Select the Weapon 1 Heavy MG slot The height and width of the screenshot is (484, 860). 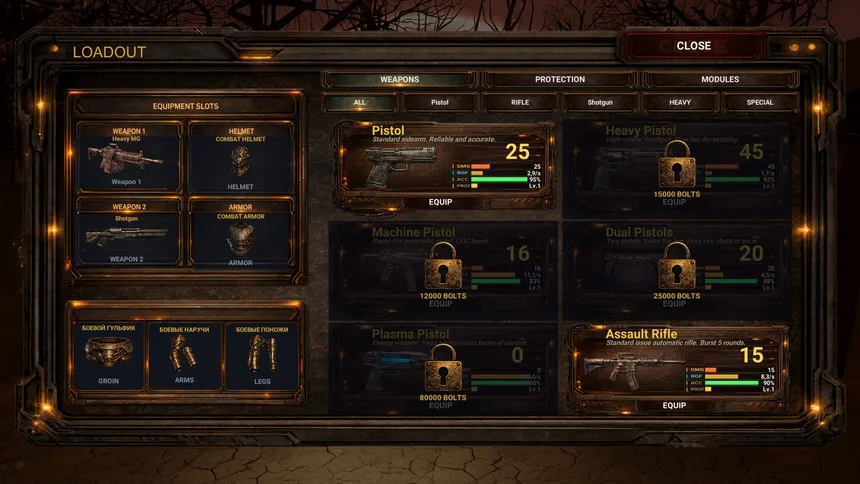point(128,157)
